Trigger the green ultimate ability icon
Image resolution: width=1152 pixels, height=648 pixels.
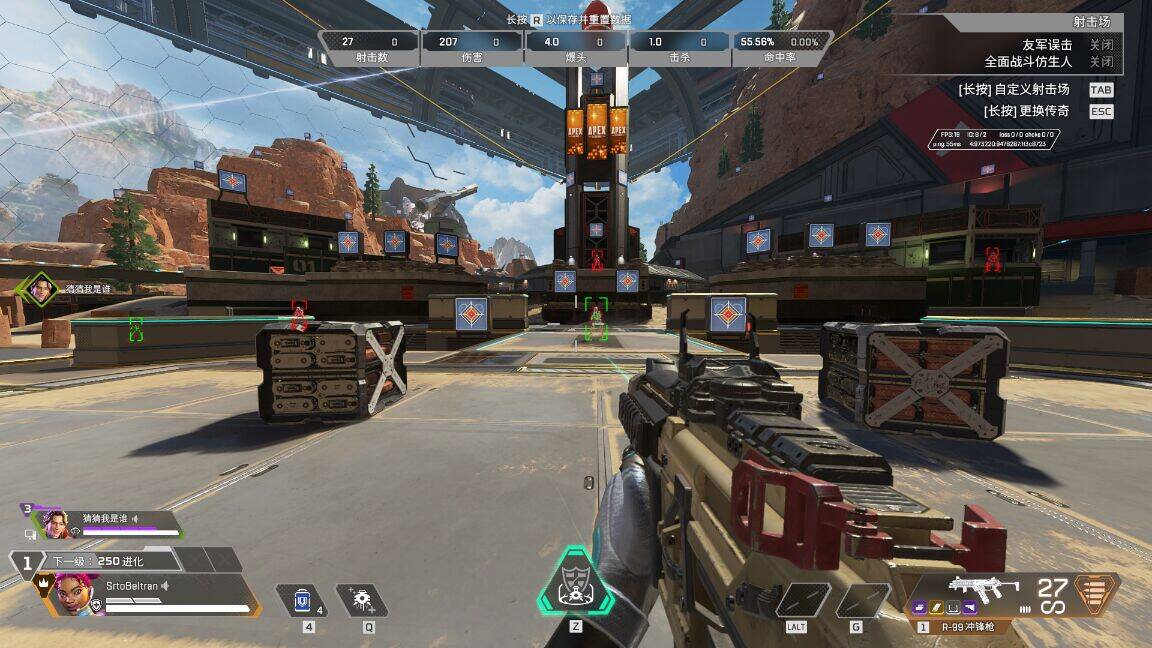click(575, 581)
